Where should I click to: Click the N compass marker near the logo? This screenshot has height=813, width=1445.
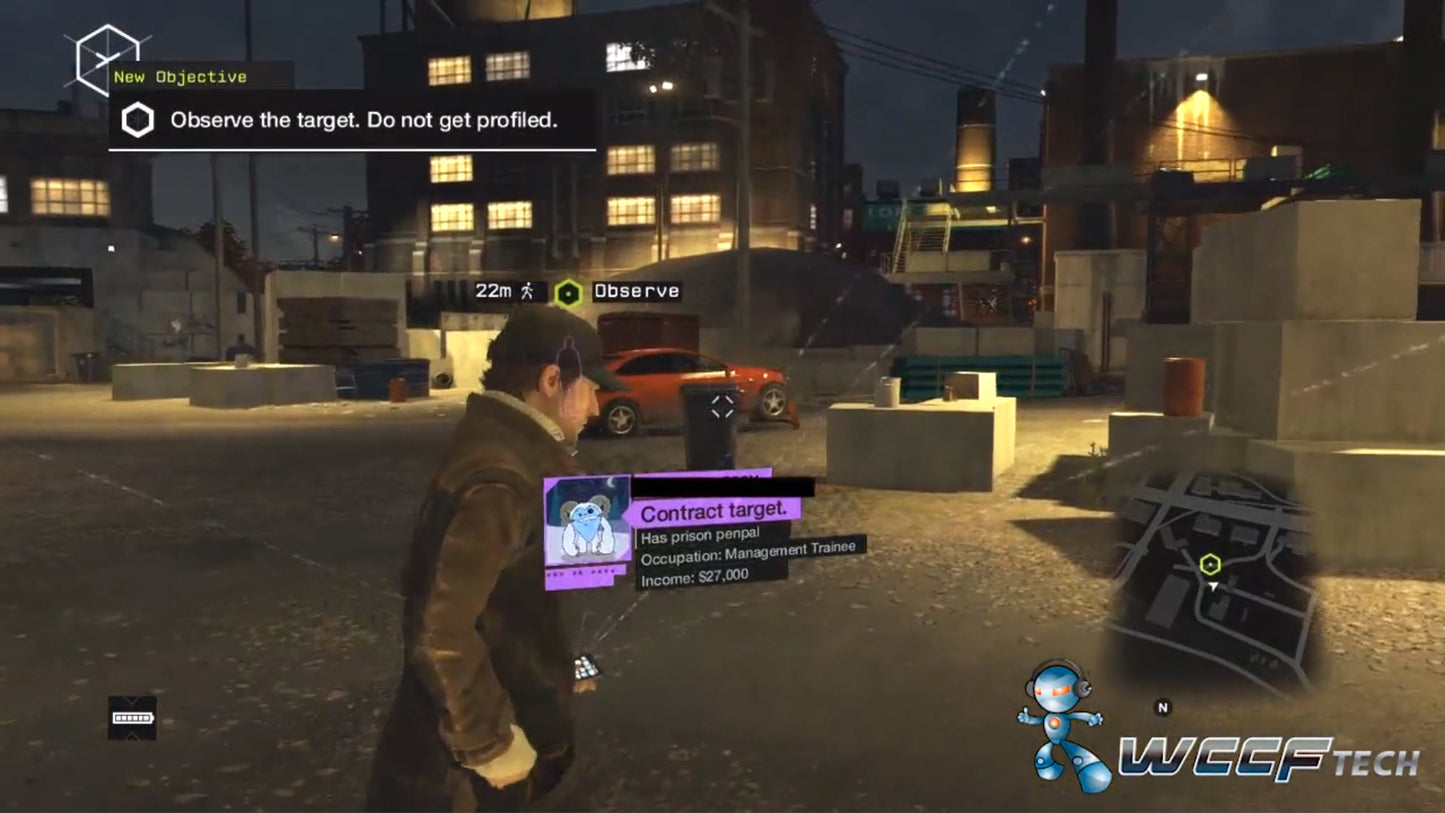[x=1163, y=706]
